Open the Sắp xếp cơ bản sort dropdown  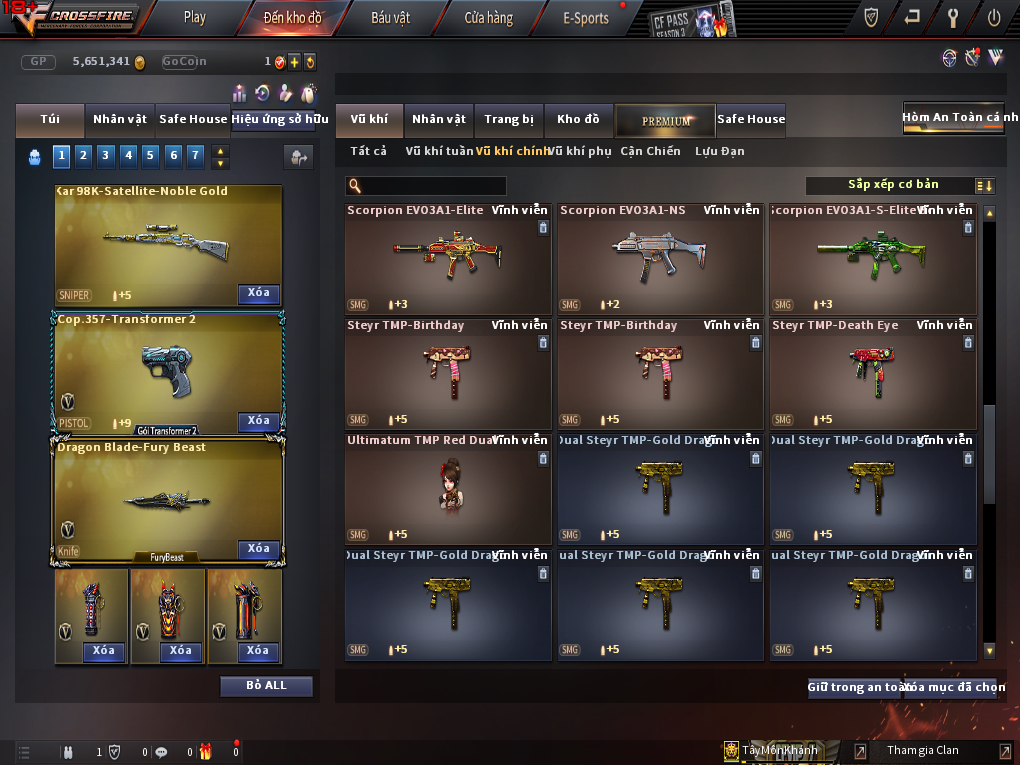[892, 185]
